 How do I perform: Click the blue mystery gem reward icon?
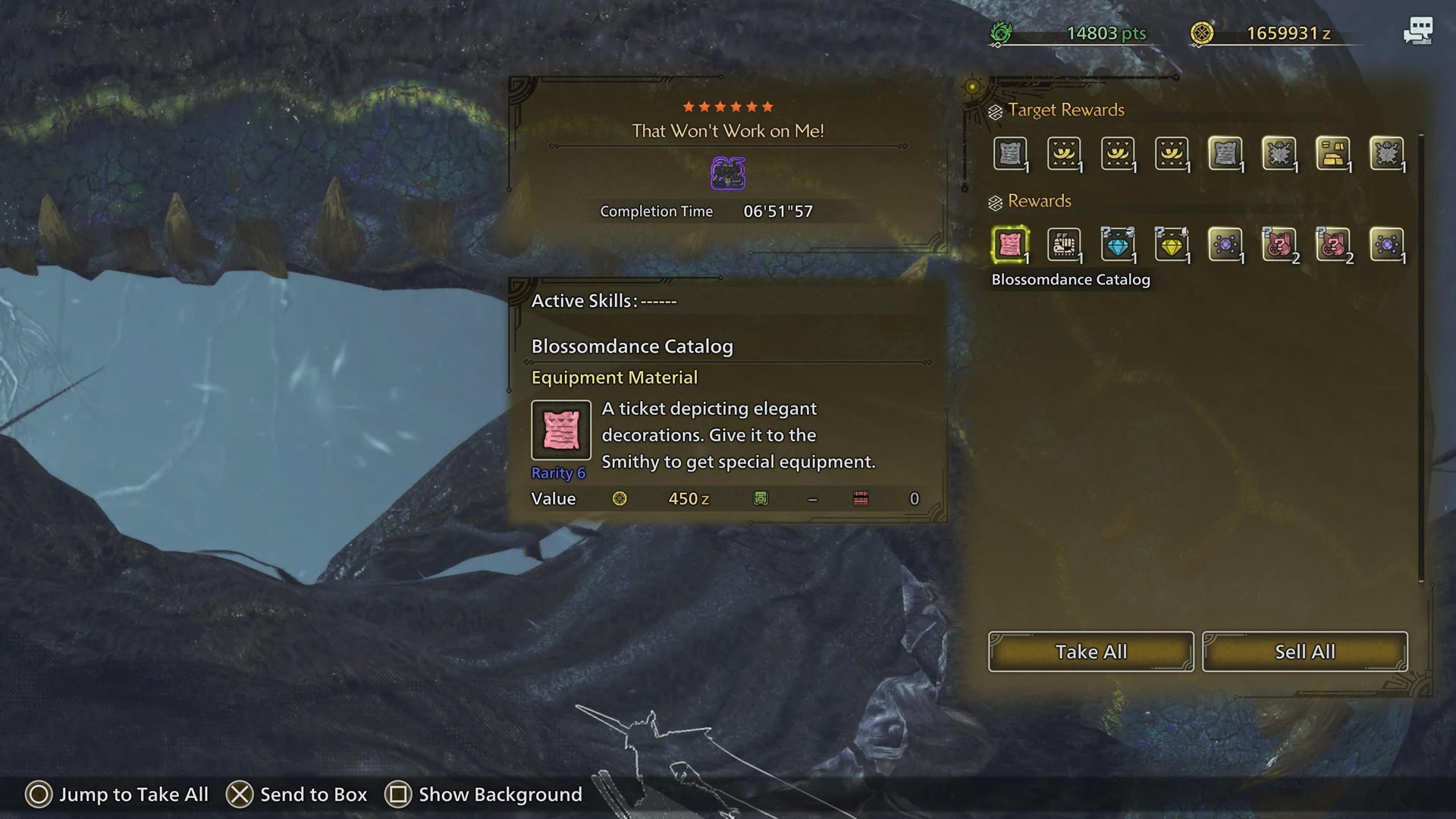click(x=1119, y=244)
